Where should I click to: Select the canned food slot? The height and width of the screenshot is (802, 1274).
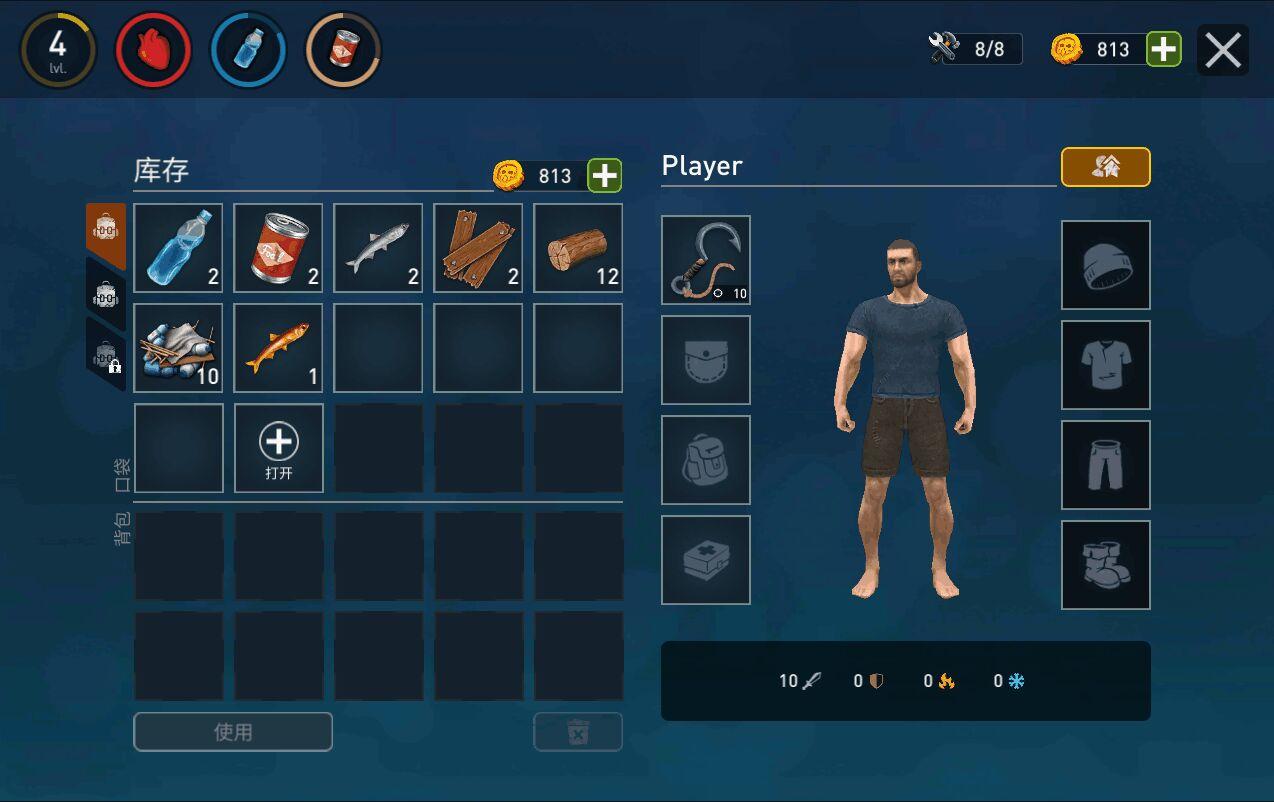278,248
